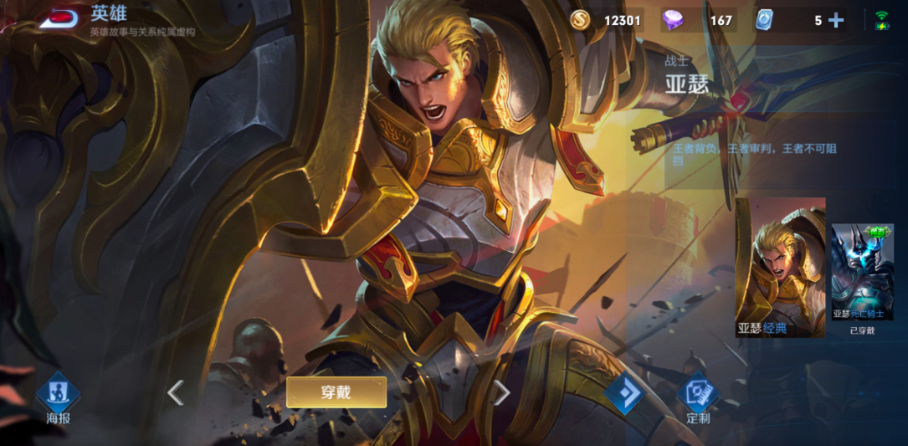908x446 pixels.
Task: Select the 亚瑟 经典 skin thumbnail
Action: (x=780, y=266)
